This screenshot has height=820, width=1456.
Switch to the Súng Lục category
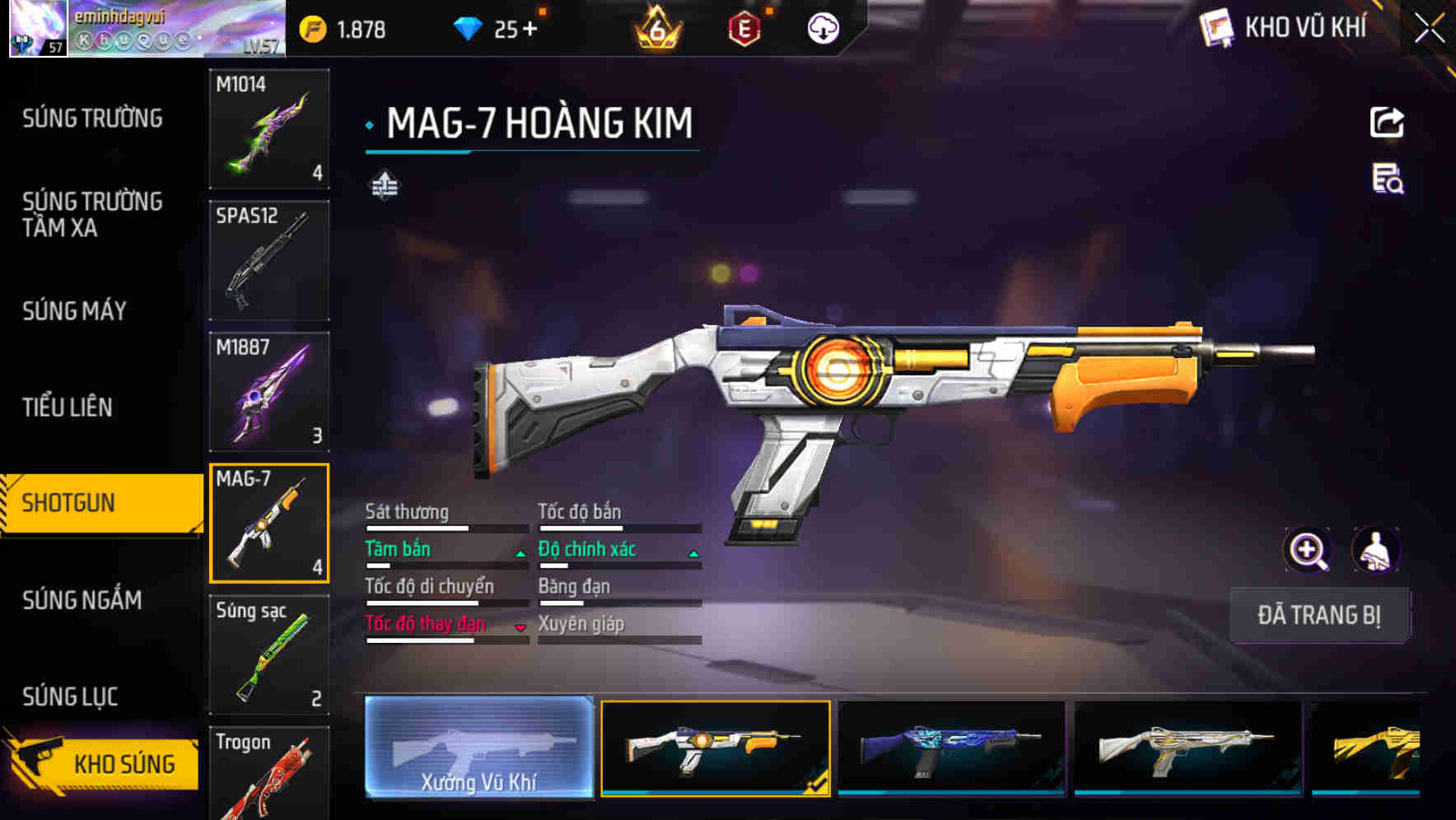(71, 697)
